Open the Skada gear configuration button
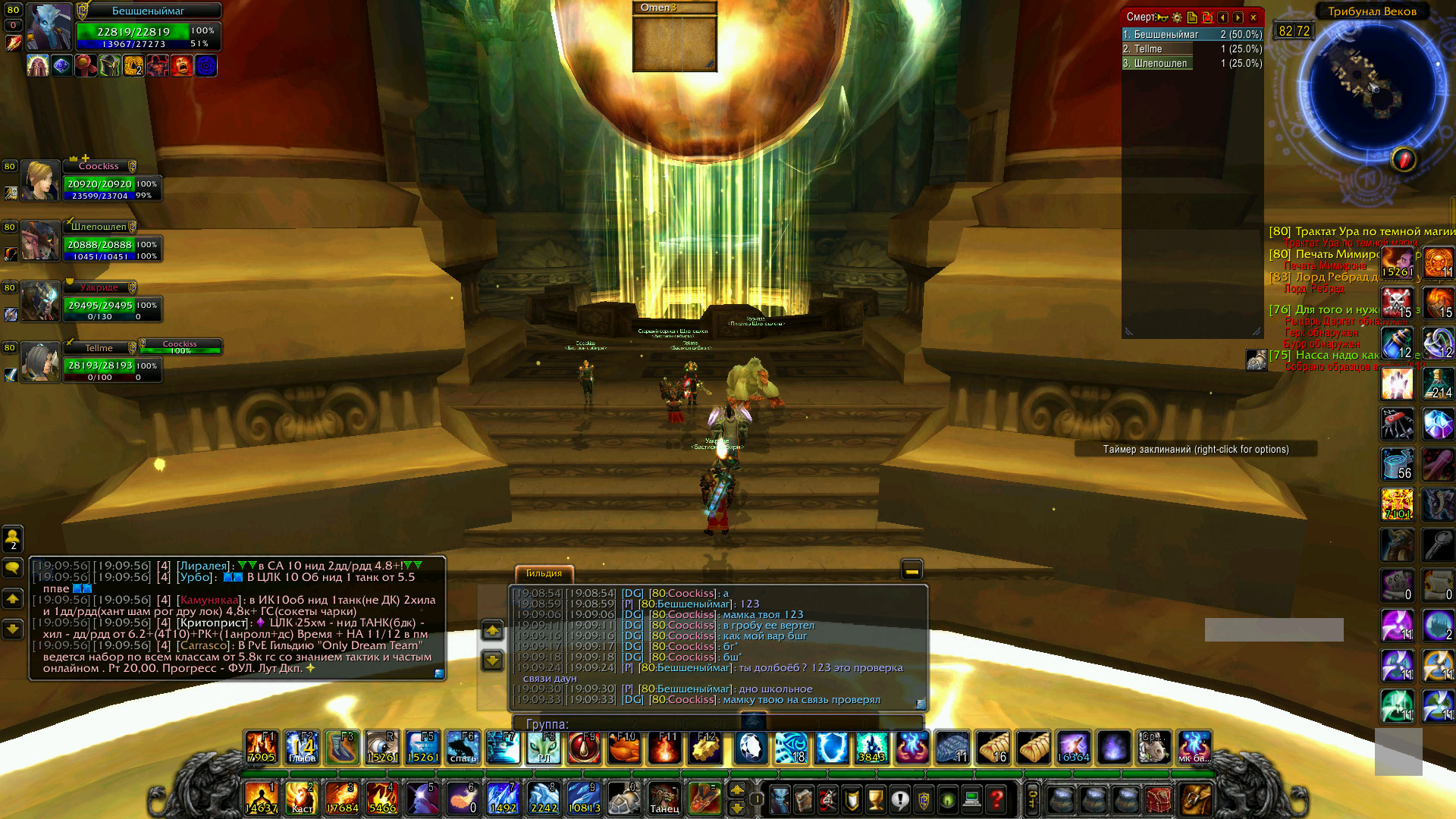Viewport: 1456px width, 819px height. coord(1177,17)
